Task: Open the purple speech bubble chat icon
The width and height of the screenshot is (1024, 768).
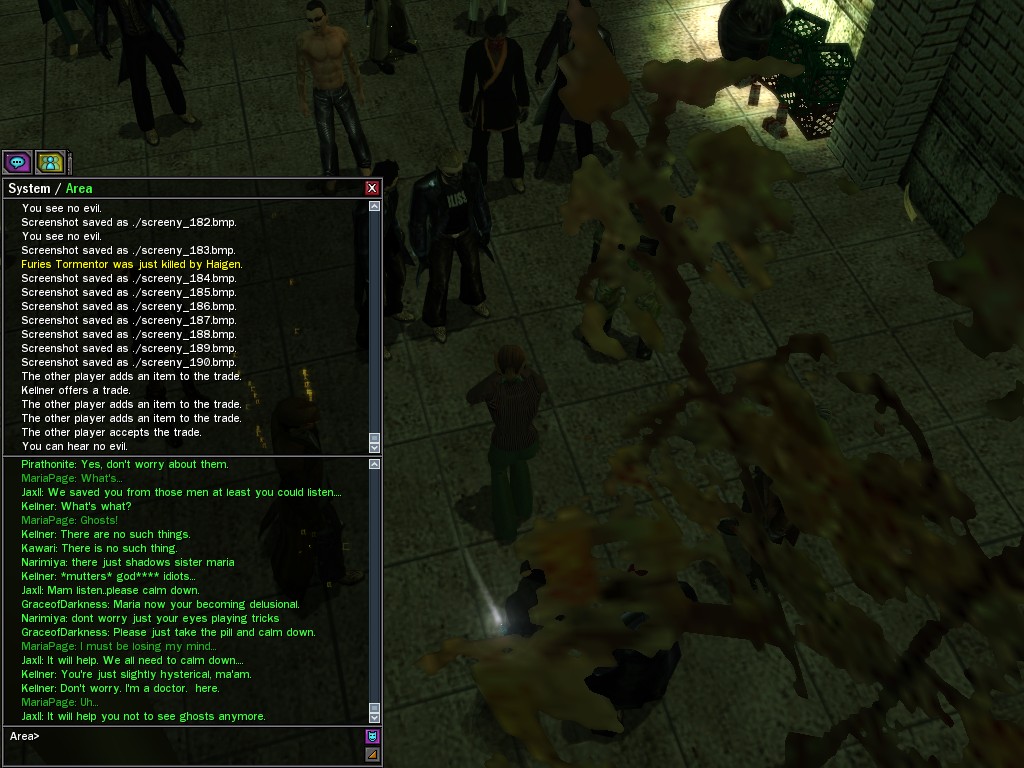Action: (17, 162)
